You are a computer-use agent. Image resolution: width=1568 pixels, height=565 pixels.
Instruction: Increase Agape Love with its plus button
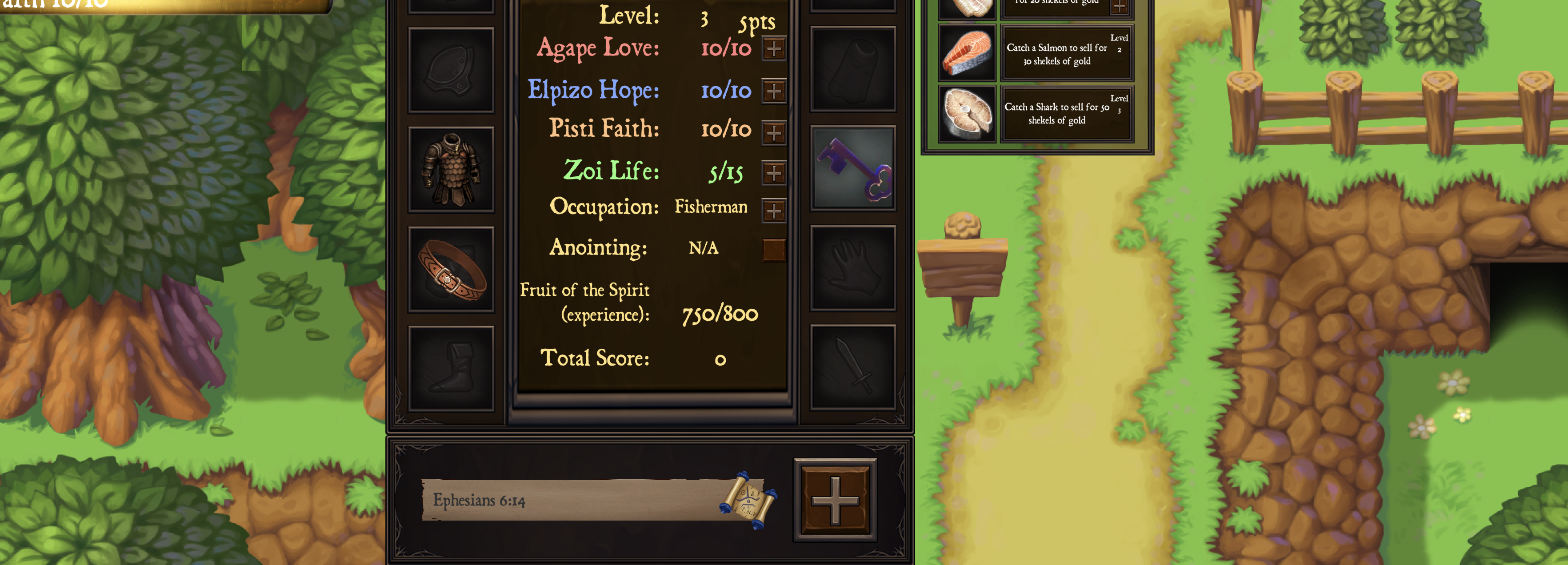click(773, 49)
